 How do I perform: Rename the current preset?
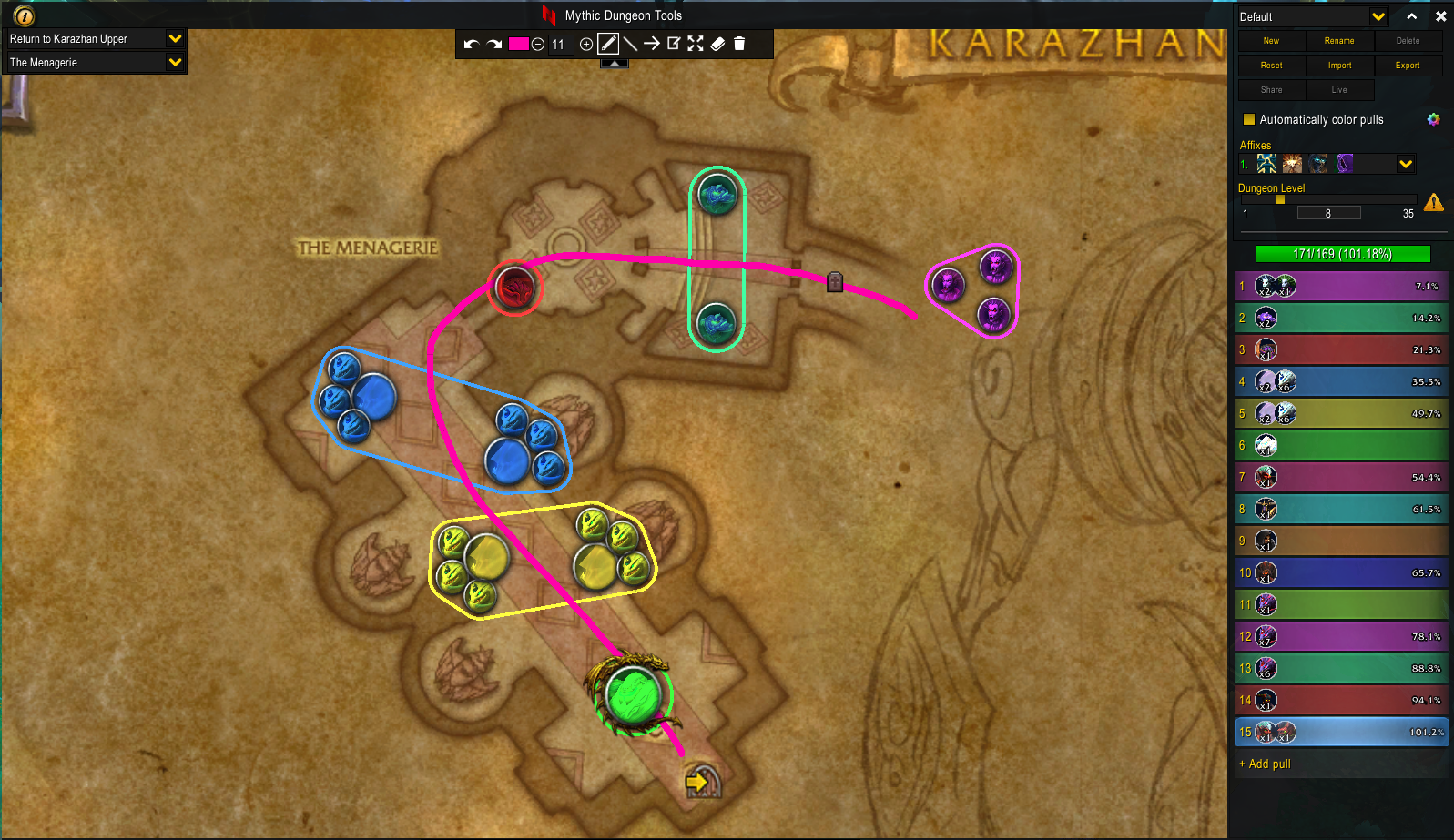pyautogui.click(x=1339, y=41)
